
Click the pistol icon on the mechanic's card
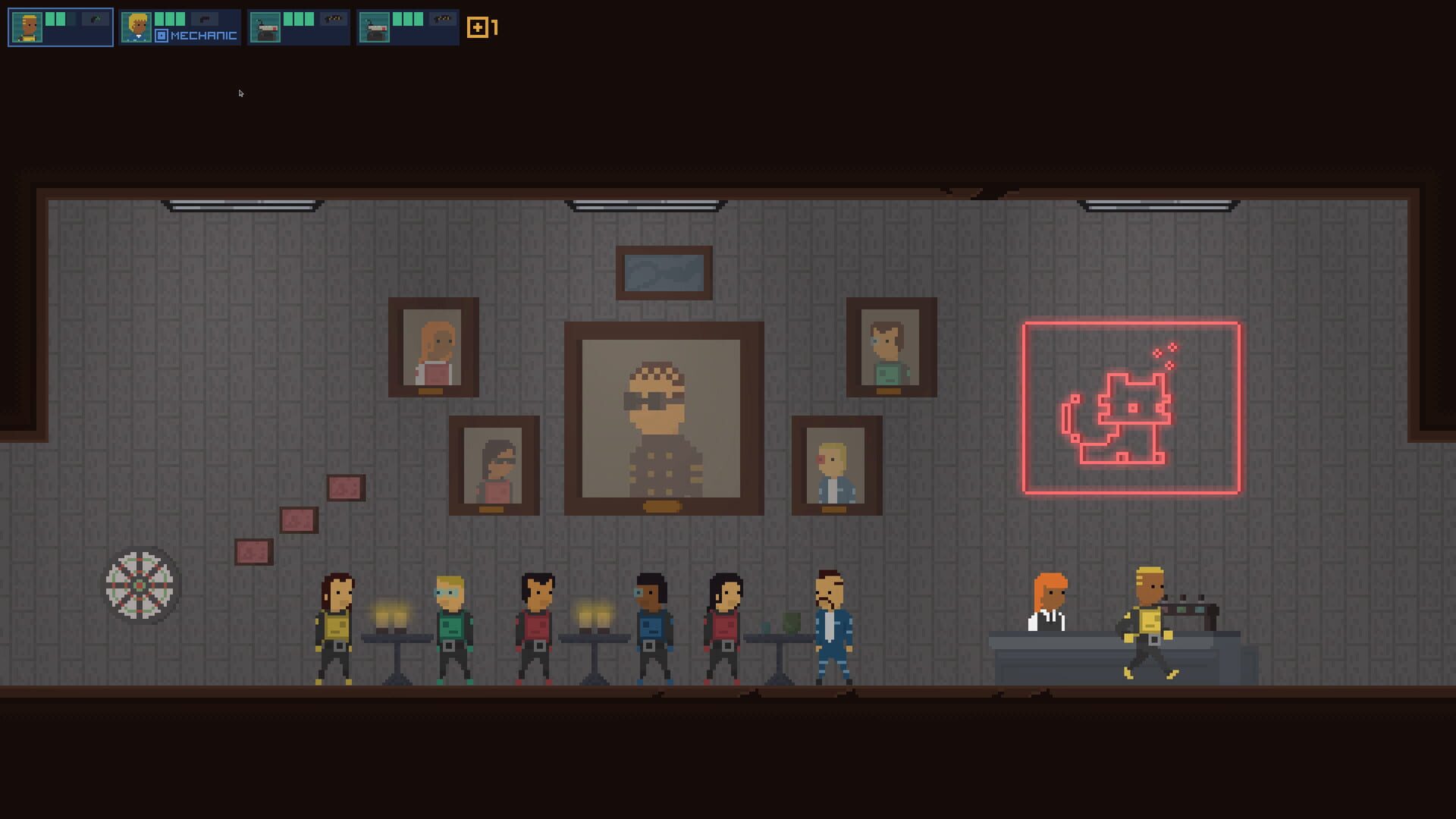[206, 19]
